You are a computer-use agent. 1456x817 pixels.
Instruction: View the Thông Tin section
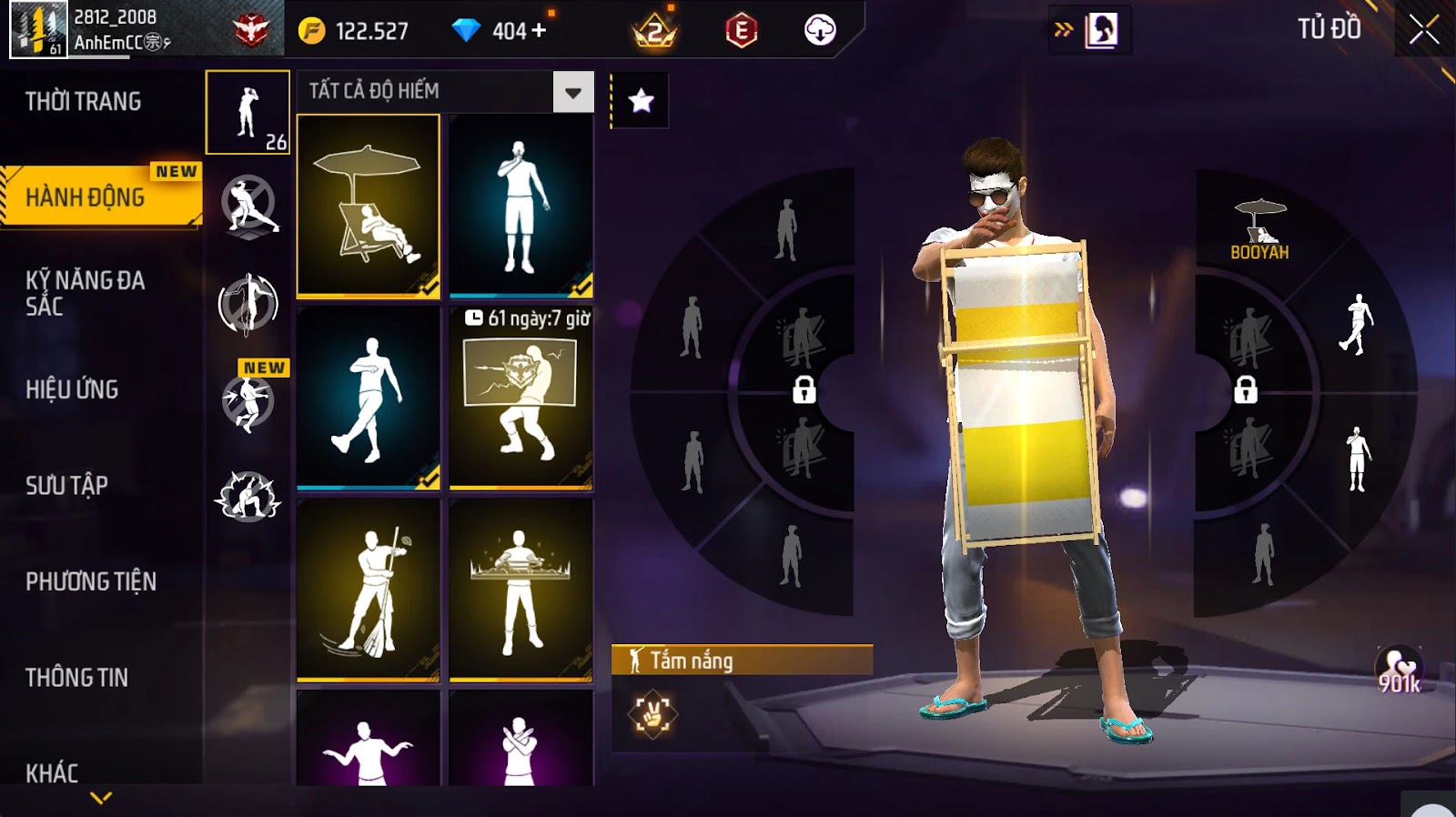(x=76, y=678)
